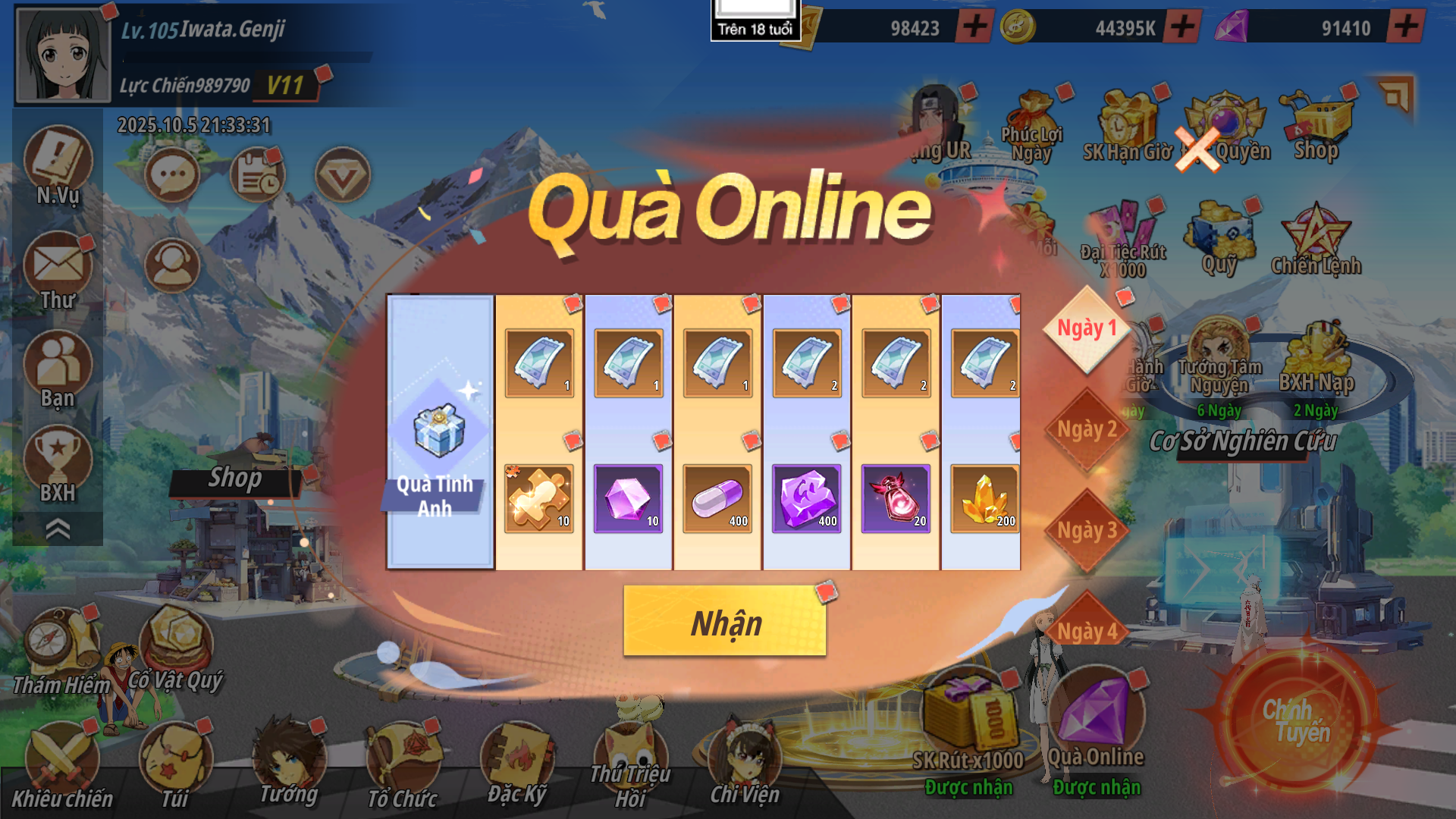Open the Ngày 3 rewards tab
The height and width of the screenshot is (819, 1456).
[x=1087, y=531]
